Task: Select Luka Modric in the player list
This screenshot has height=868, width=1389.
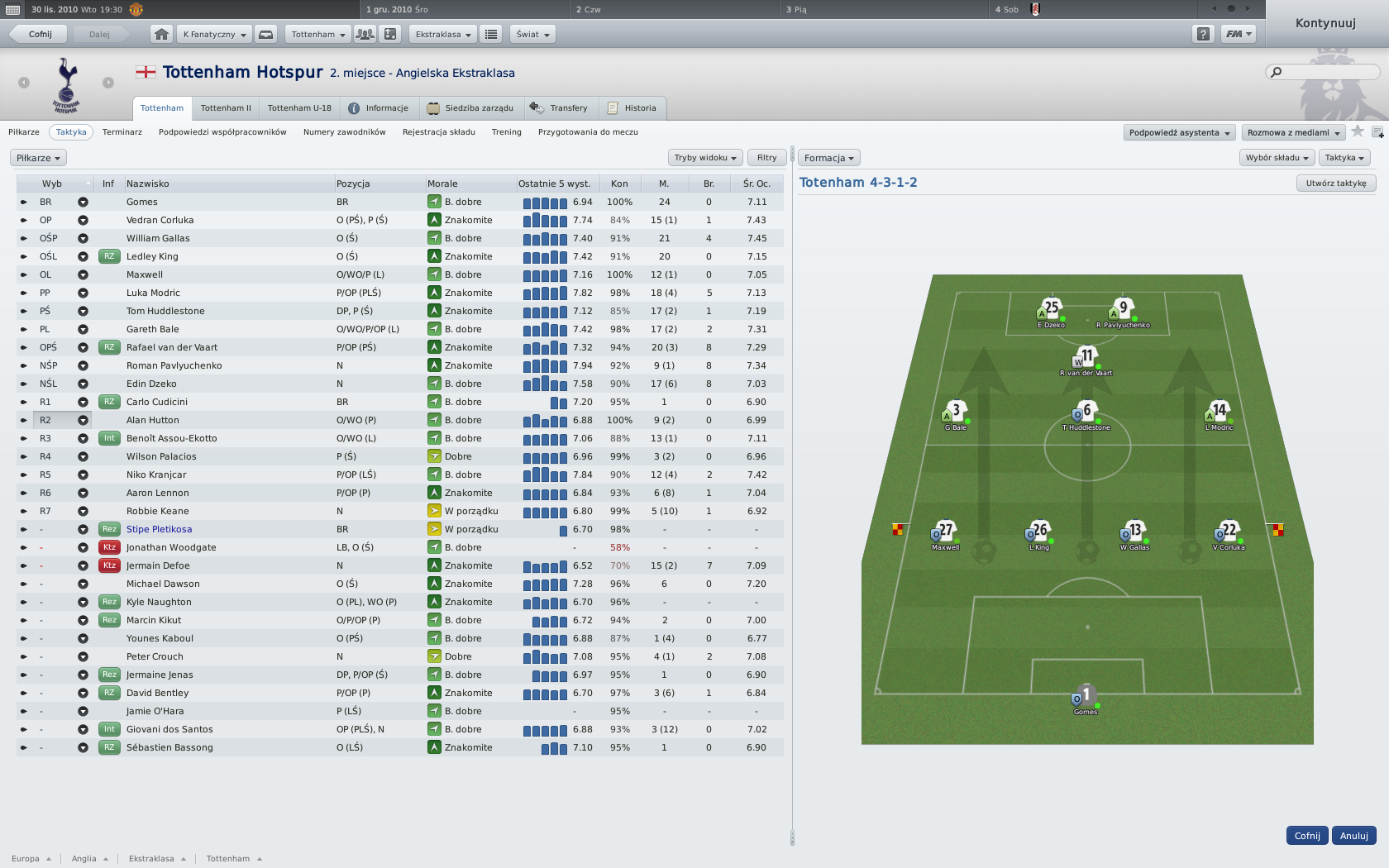Action: (153, 293)
